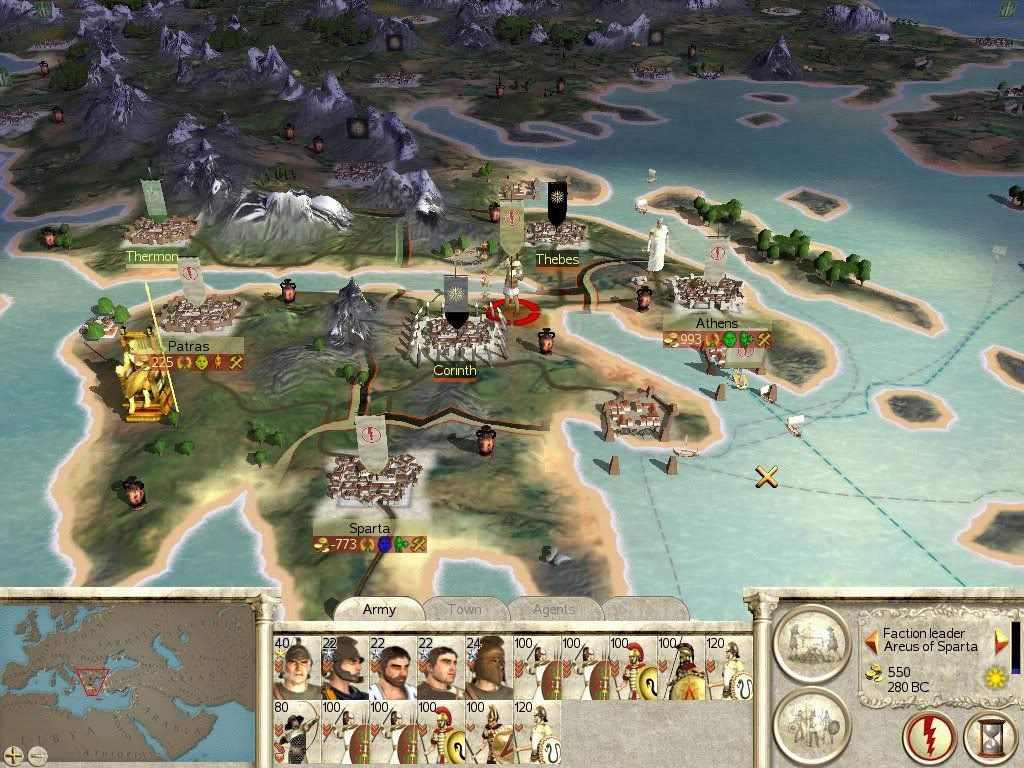This screenshot has width=1024, height=768.
Task: Click the right arrow beside Faction leader
Action: 1001,640
